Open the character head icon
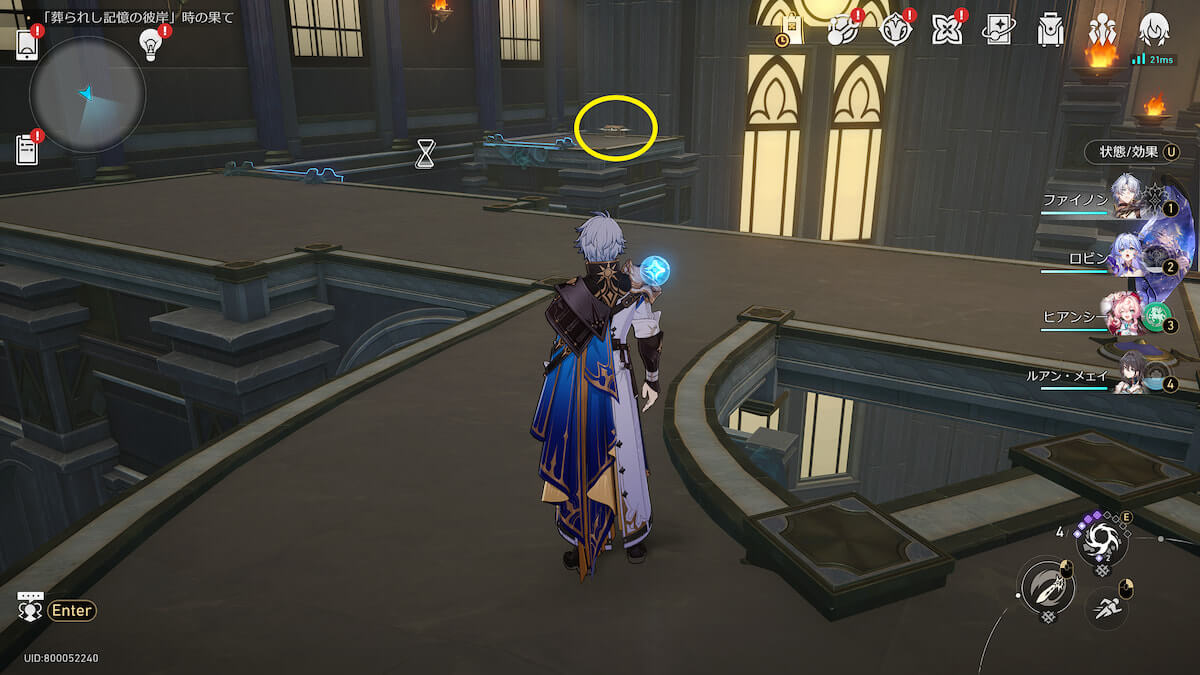The width and height of the screenshot is (1200, 675). click(x=1154, y=31)
